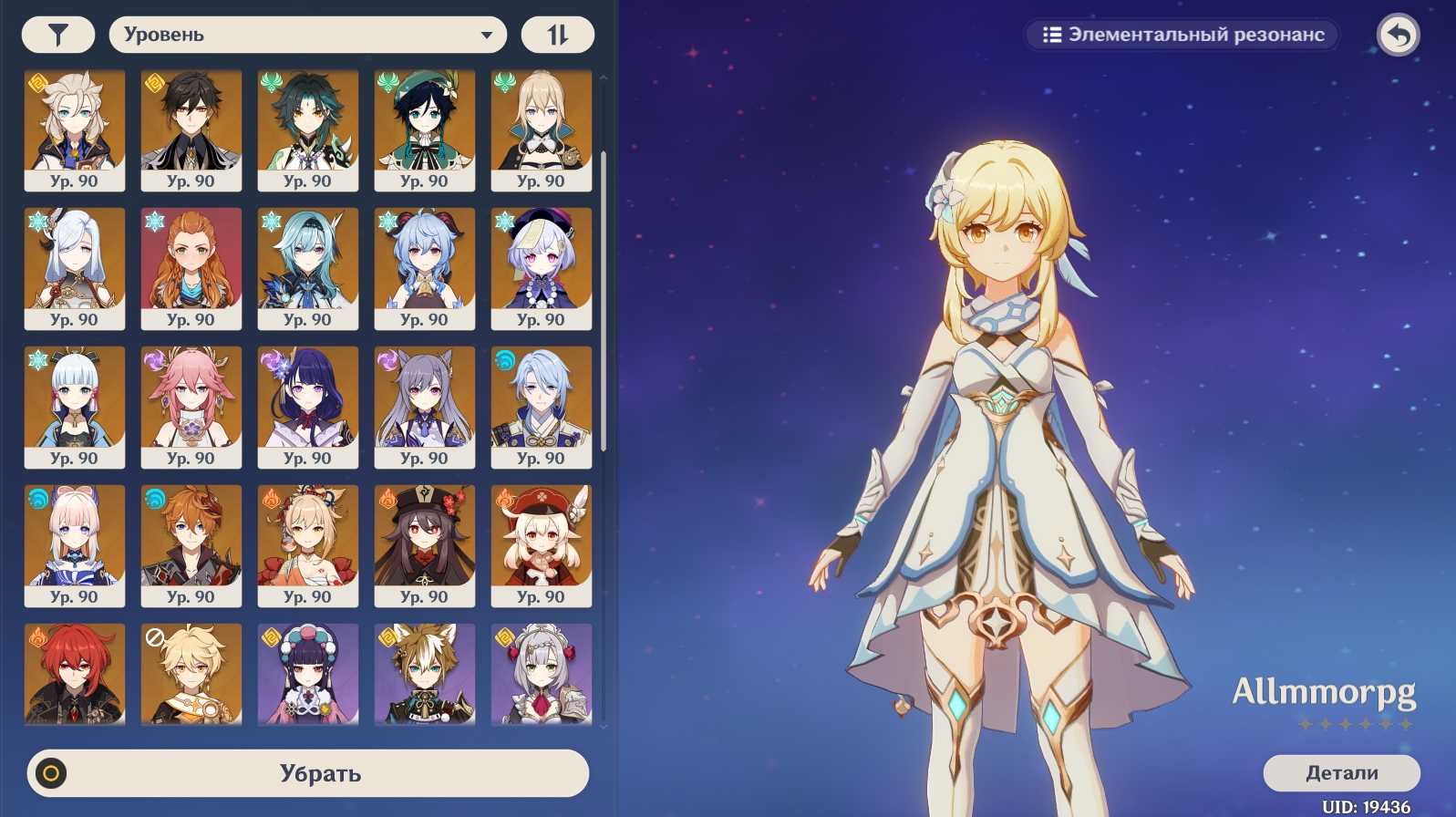Select Noelle's character portrait
1456x817 pixels.
pyautogui.click(x=542, y=675)
